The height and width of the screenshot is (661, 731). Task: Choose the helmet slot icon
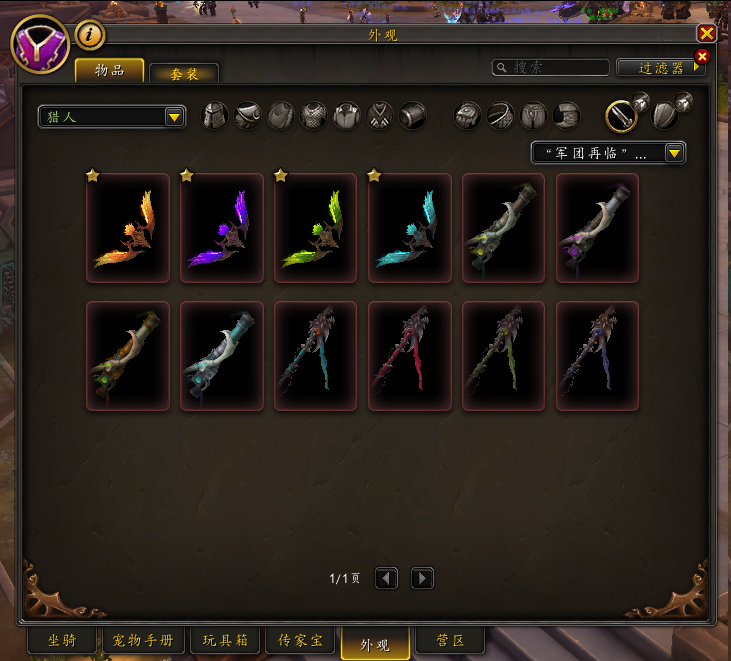click(216, 116)
